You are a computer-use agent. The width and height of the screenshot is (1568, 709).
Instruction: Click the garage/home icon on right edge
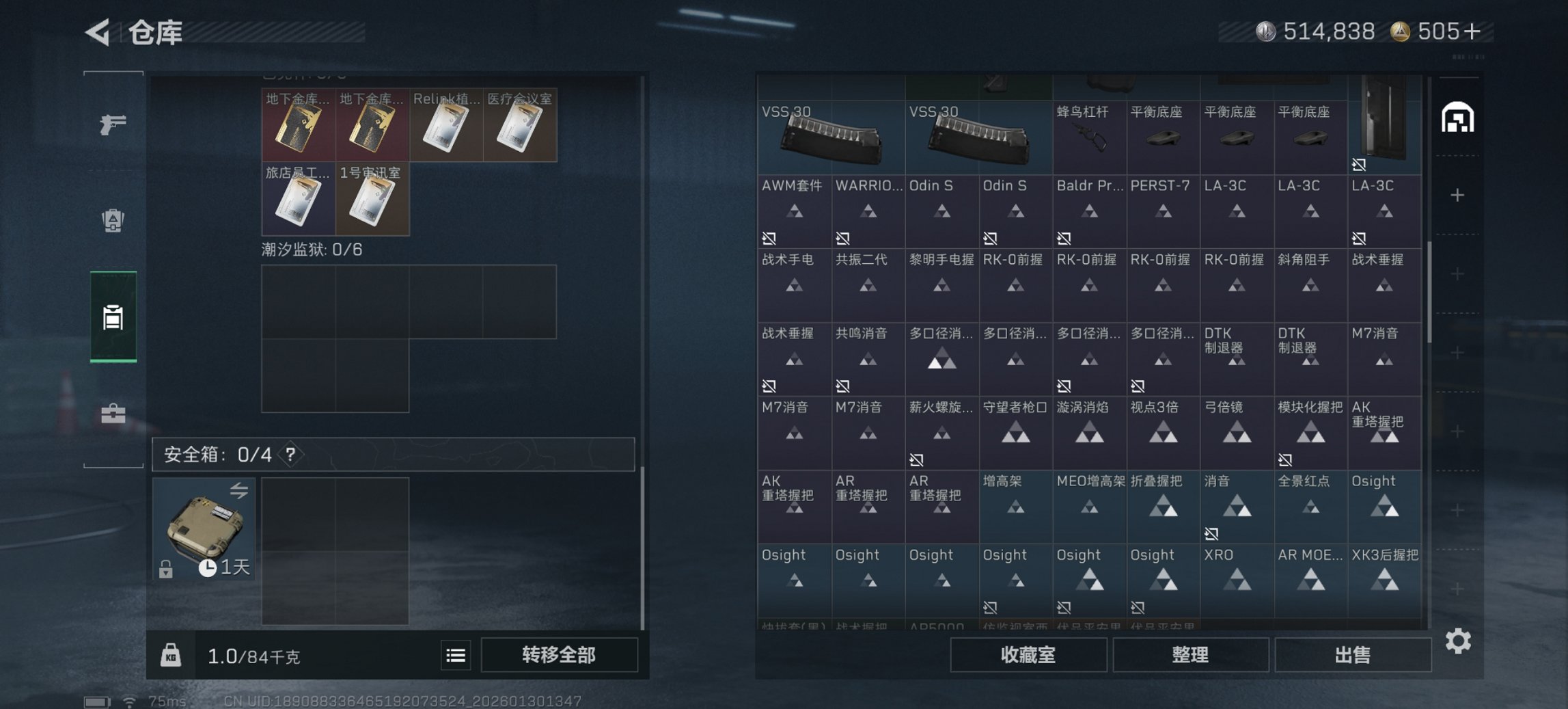[1459, 118]
